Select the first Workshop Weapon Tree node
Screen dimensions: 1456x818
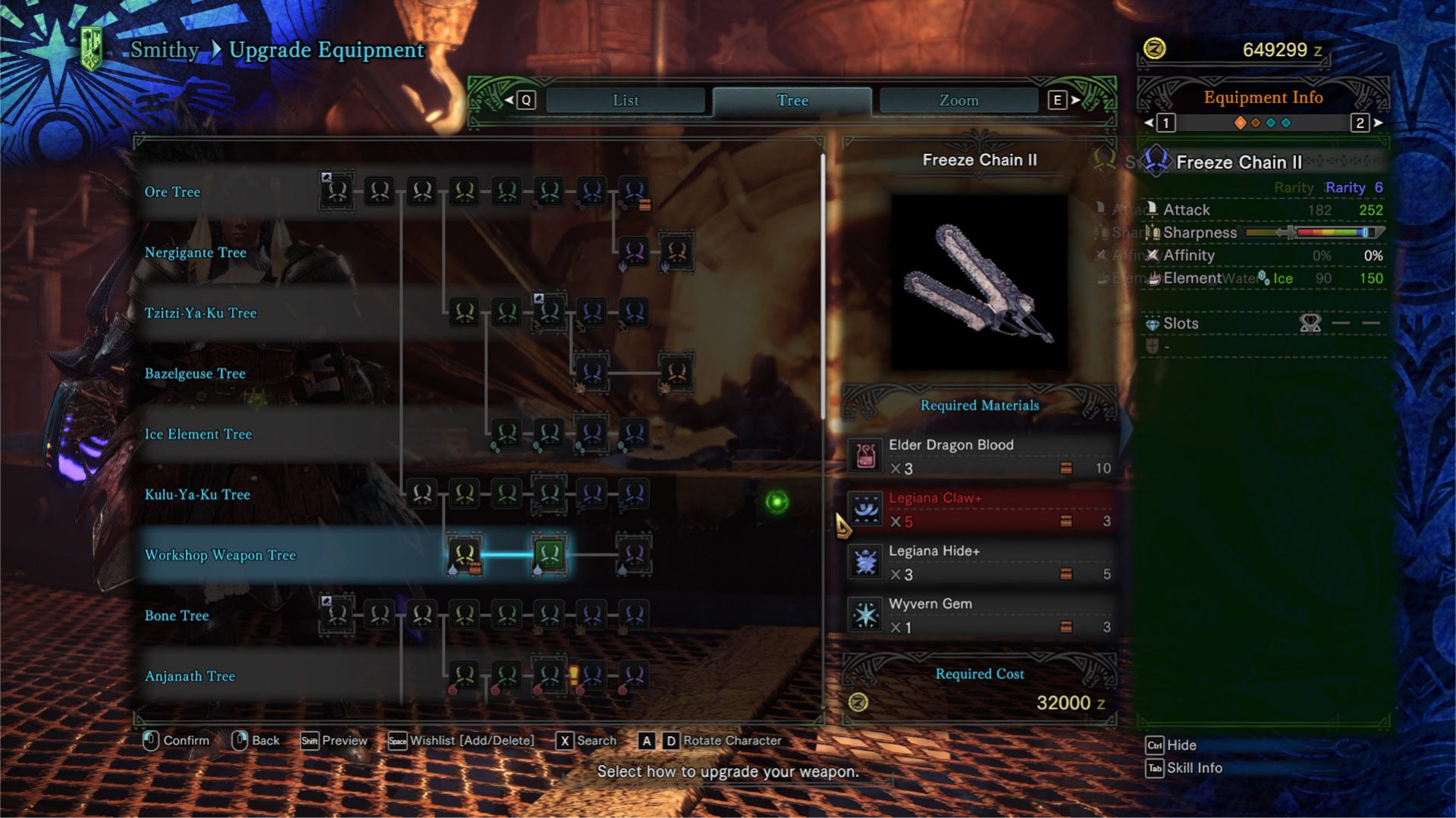click(466, 555)
